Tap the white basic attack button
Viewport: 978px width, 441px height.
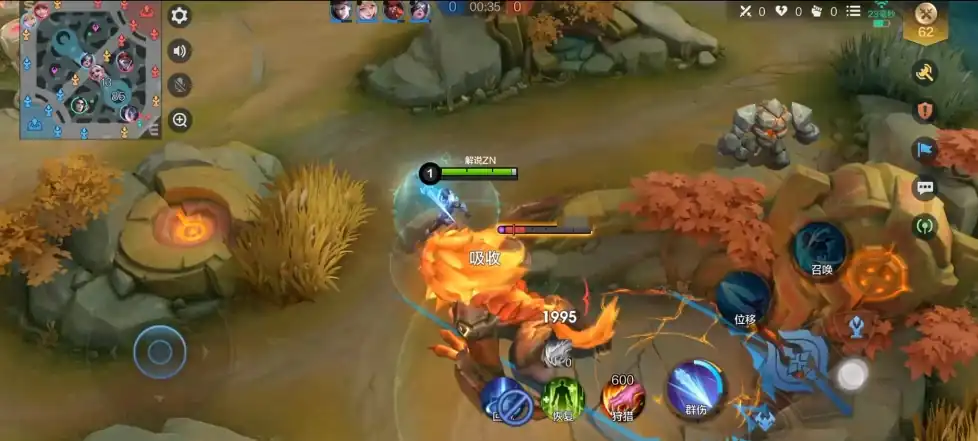[x=852, y=374]
